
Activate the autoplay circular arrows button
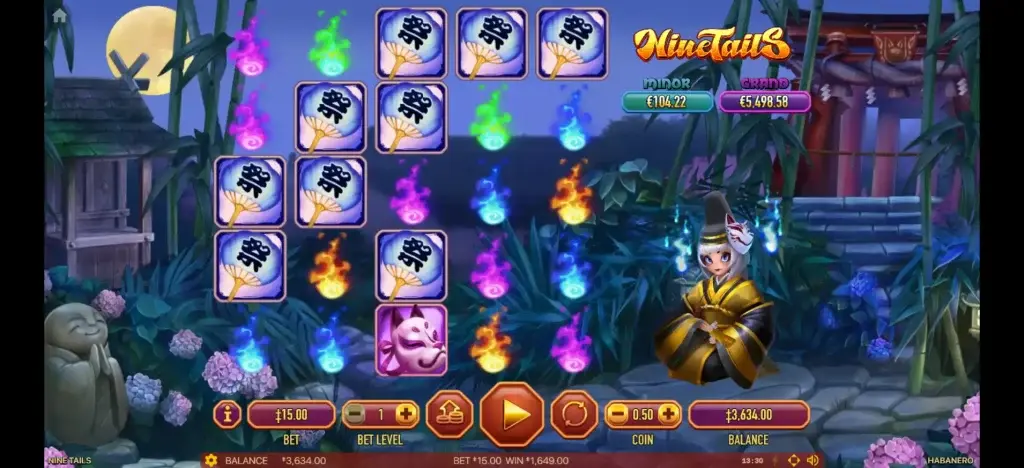point(574,414)
